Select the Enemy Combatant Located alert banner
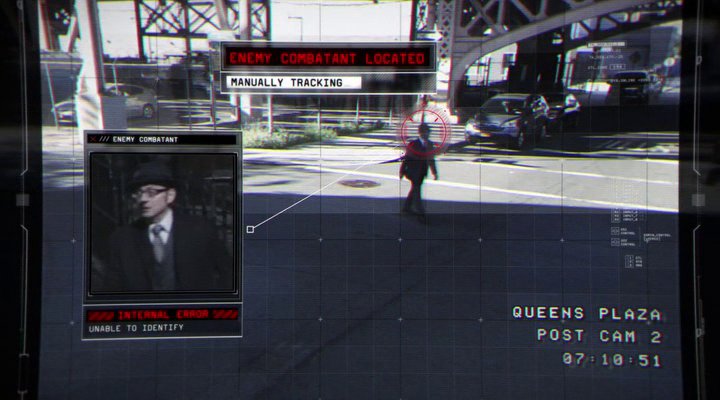 328,58
